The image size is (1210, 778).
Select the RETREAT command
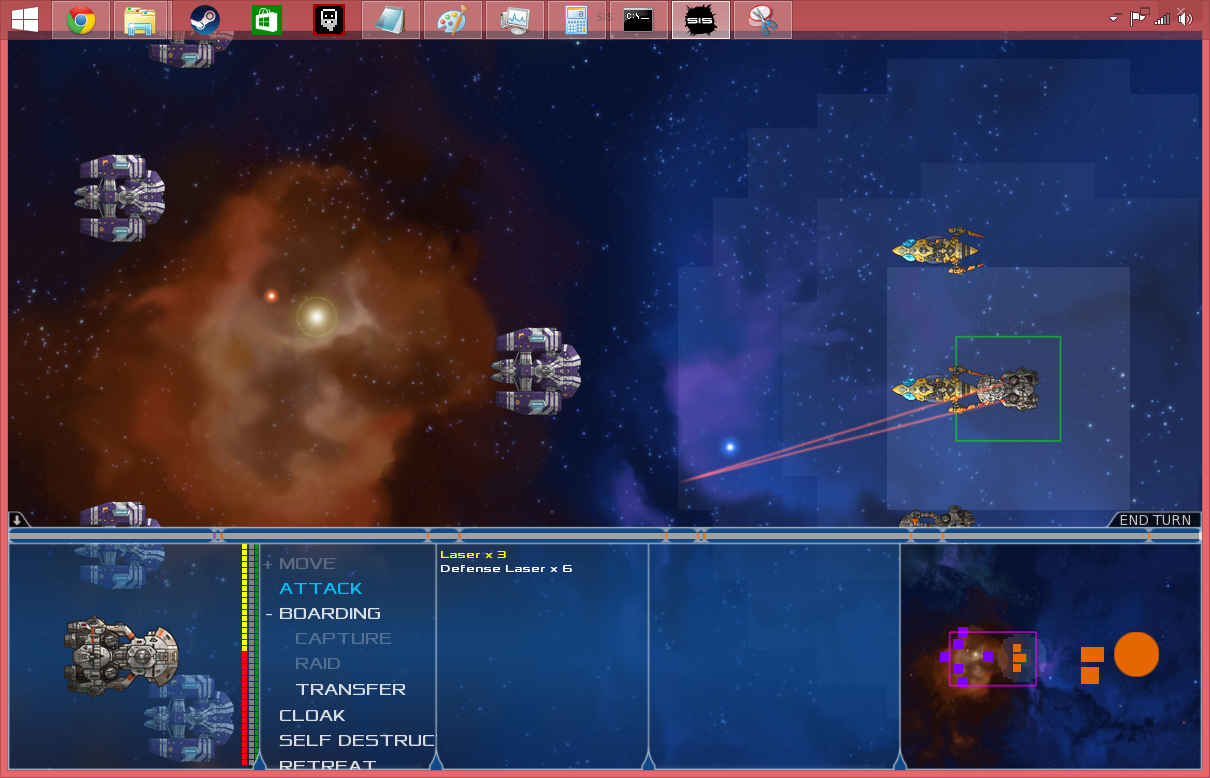[x=327, y=764]
